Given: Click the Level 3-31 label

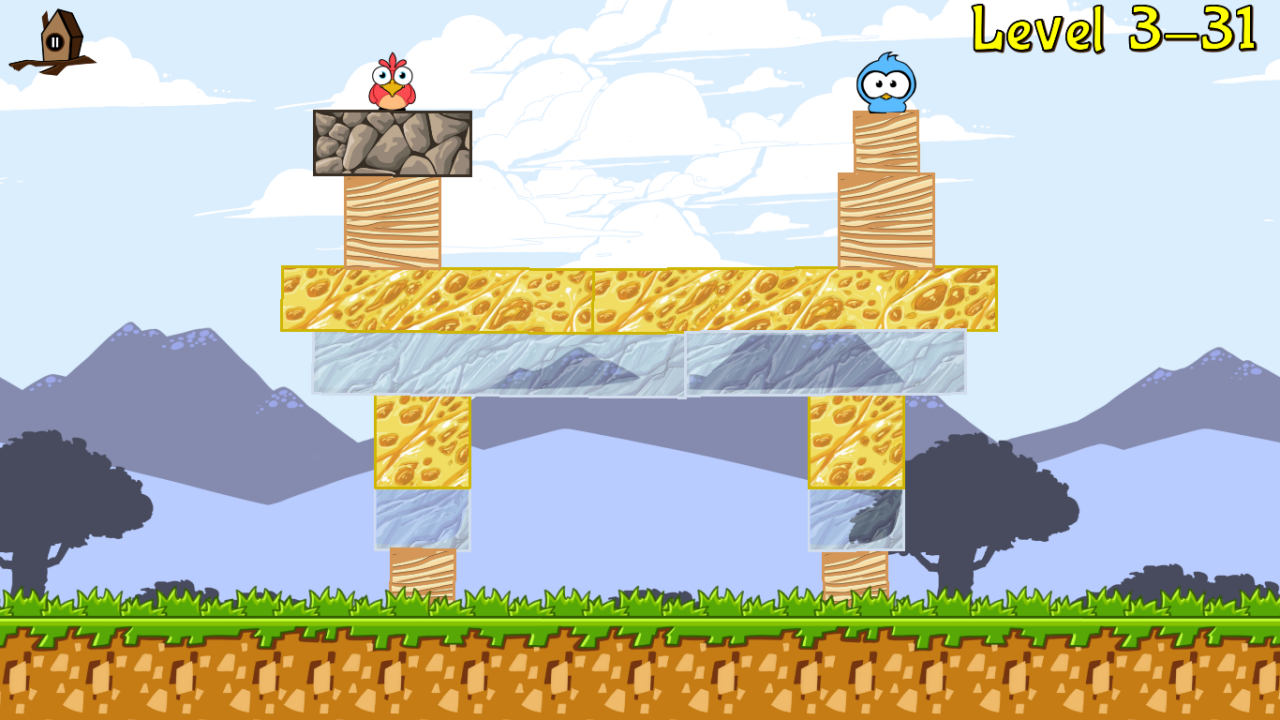Looking at the screenshot, I should coord(1113,30).
